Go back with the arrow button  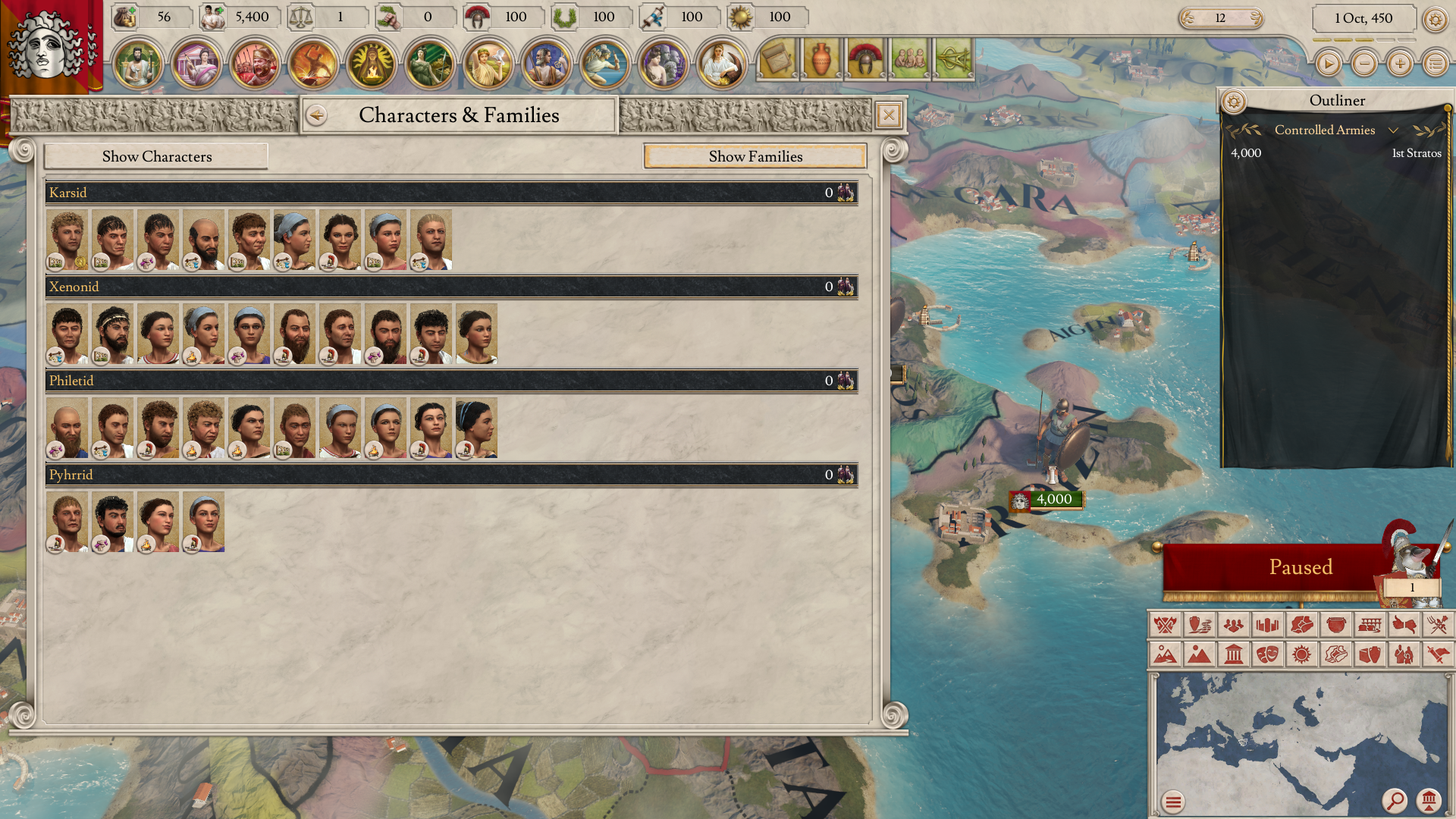click(x=317, y=115)
